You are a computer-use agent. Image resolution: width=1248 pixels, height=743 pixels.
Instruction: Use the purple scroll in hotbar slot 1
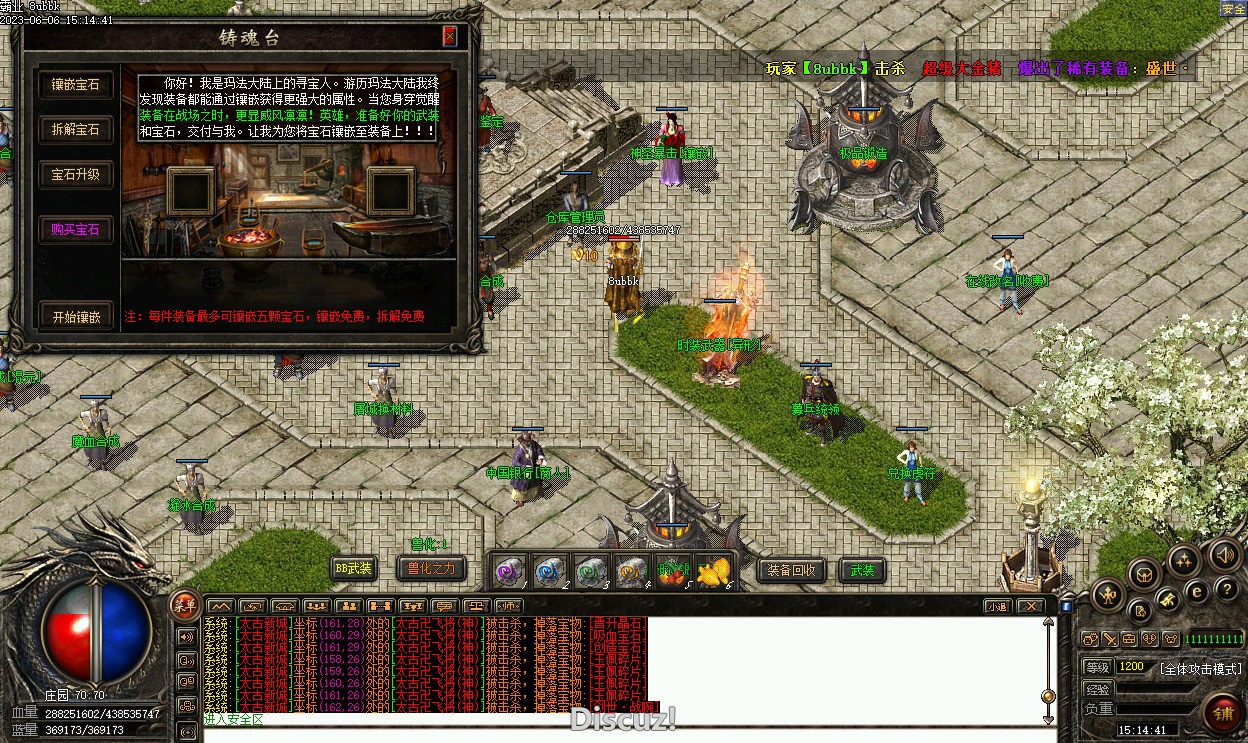coord(510,571)
